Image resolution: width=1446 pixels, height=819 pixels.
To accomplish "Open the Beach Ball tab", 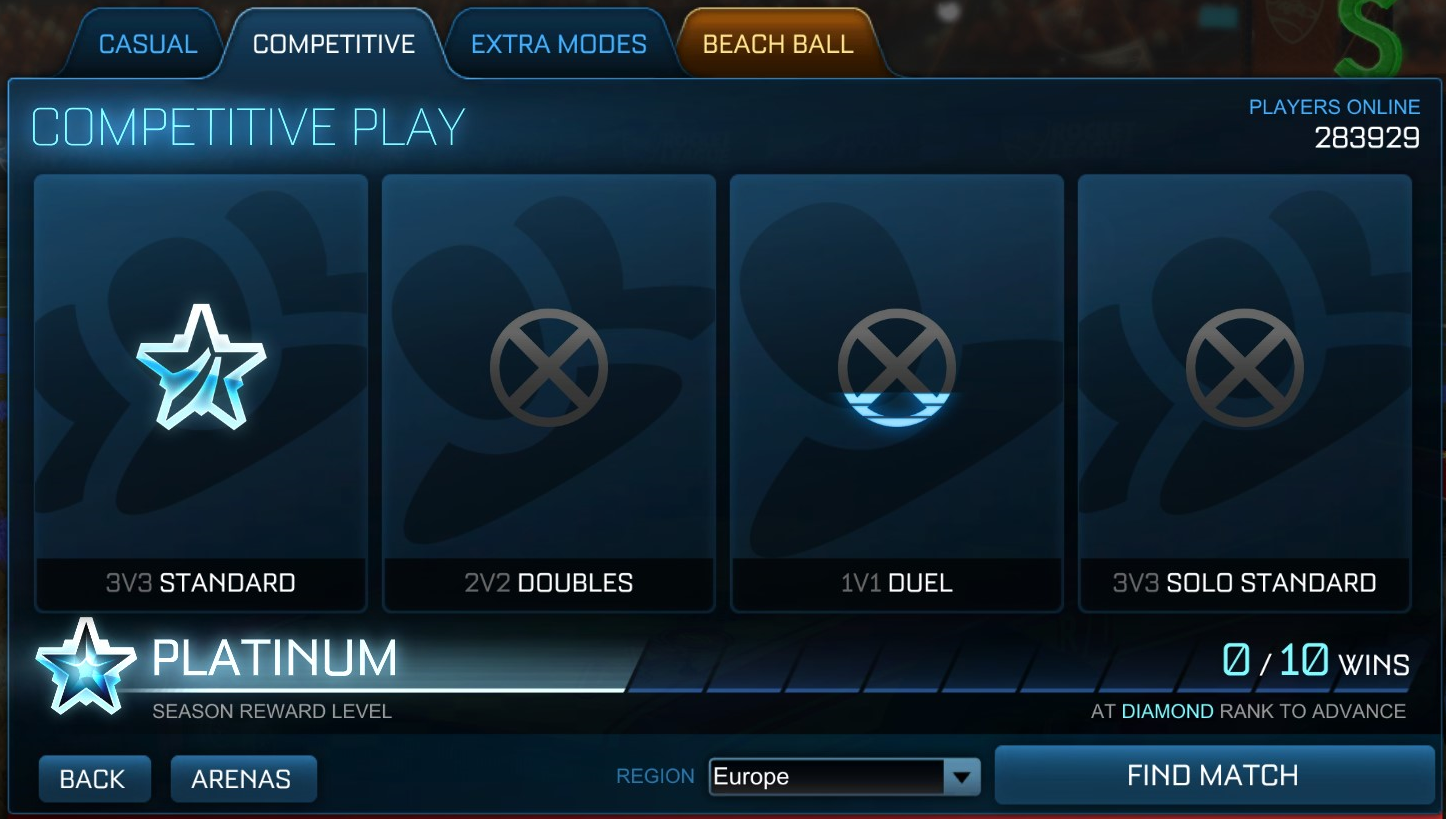I will [x=778, y=43].
